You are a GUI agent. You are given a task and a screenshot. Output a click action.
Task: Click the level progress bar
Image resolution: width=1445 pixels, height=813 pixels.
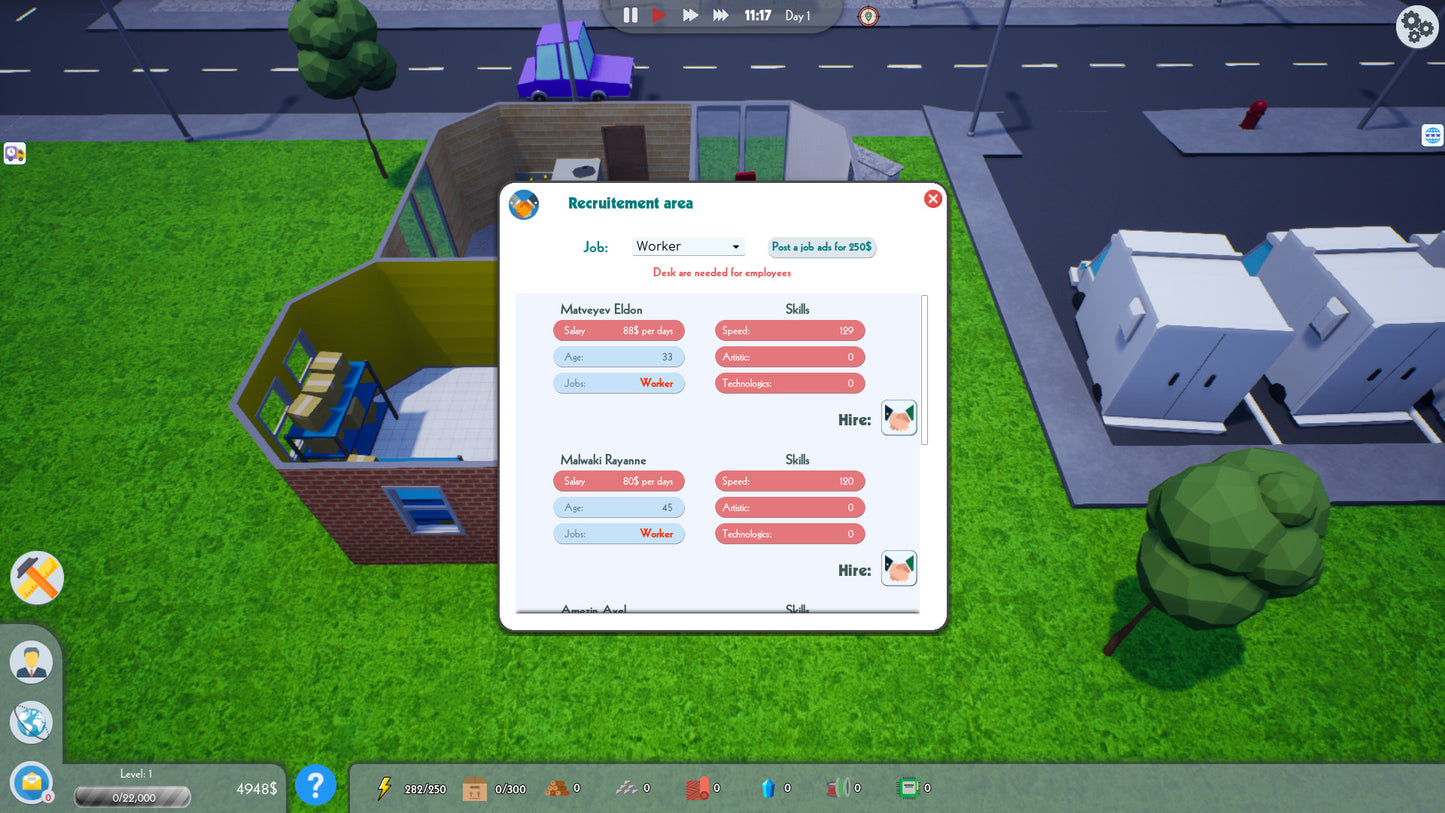point(132,797)
